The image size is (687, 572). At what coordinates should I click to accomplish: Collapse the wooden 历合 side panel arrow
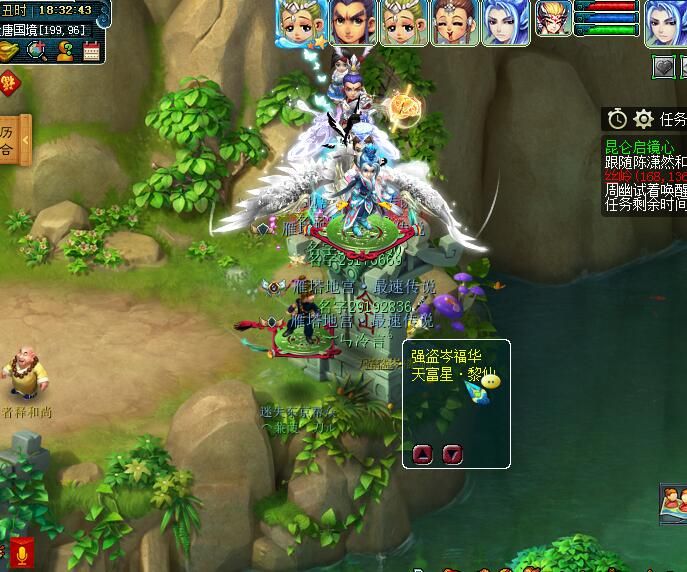coord(26,138)
